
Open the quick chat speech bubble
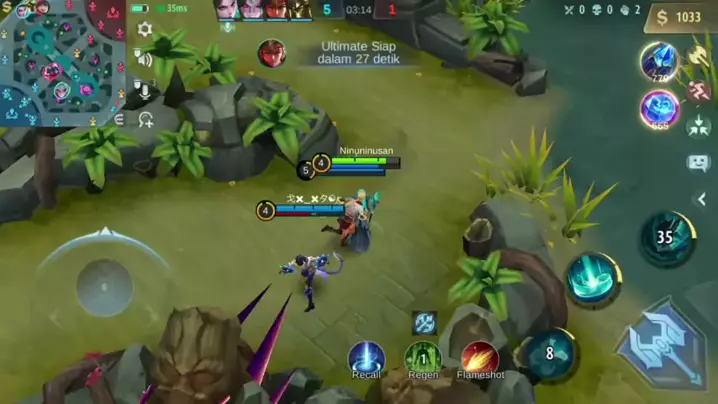click(699, 162)
